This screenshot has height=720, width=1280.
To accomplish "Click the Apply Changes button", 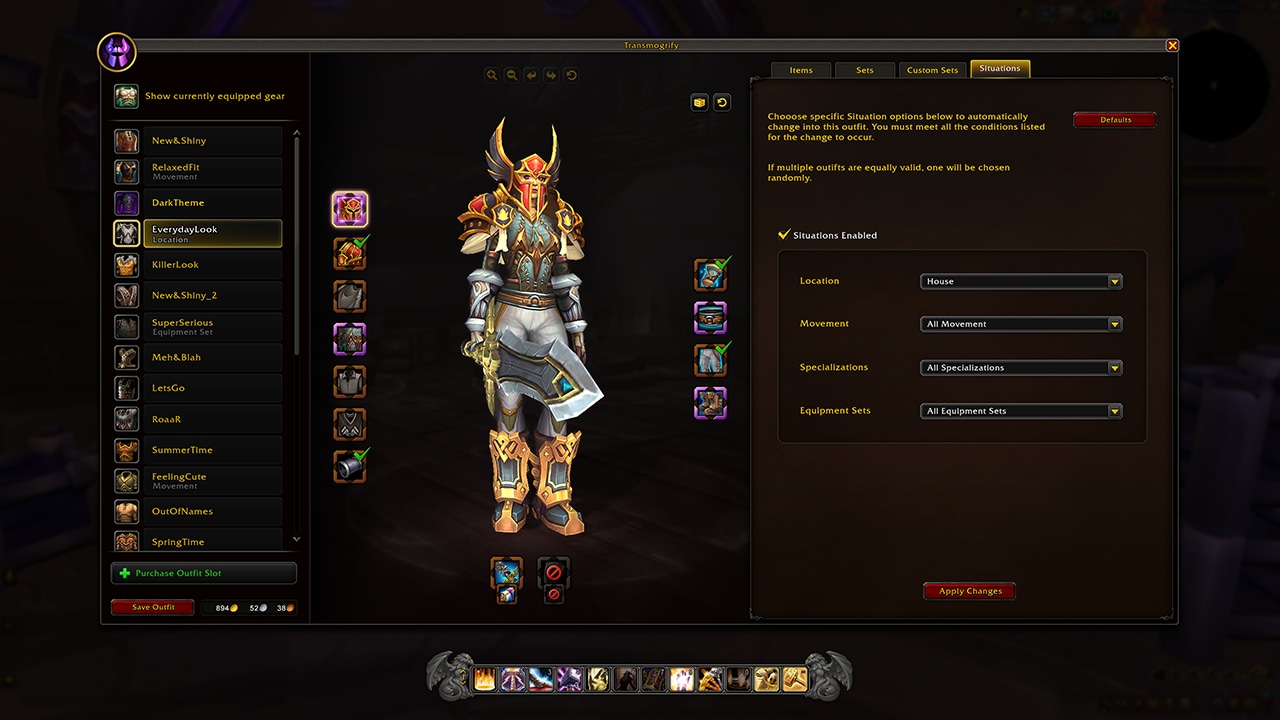I will click(968, 590).
